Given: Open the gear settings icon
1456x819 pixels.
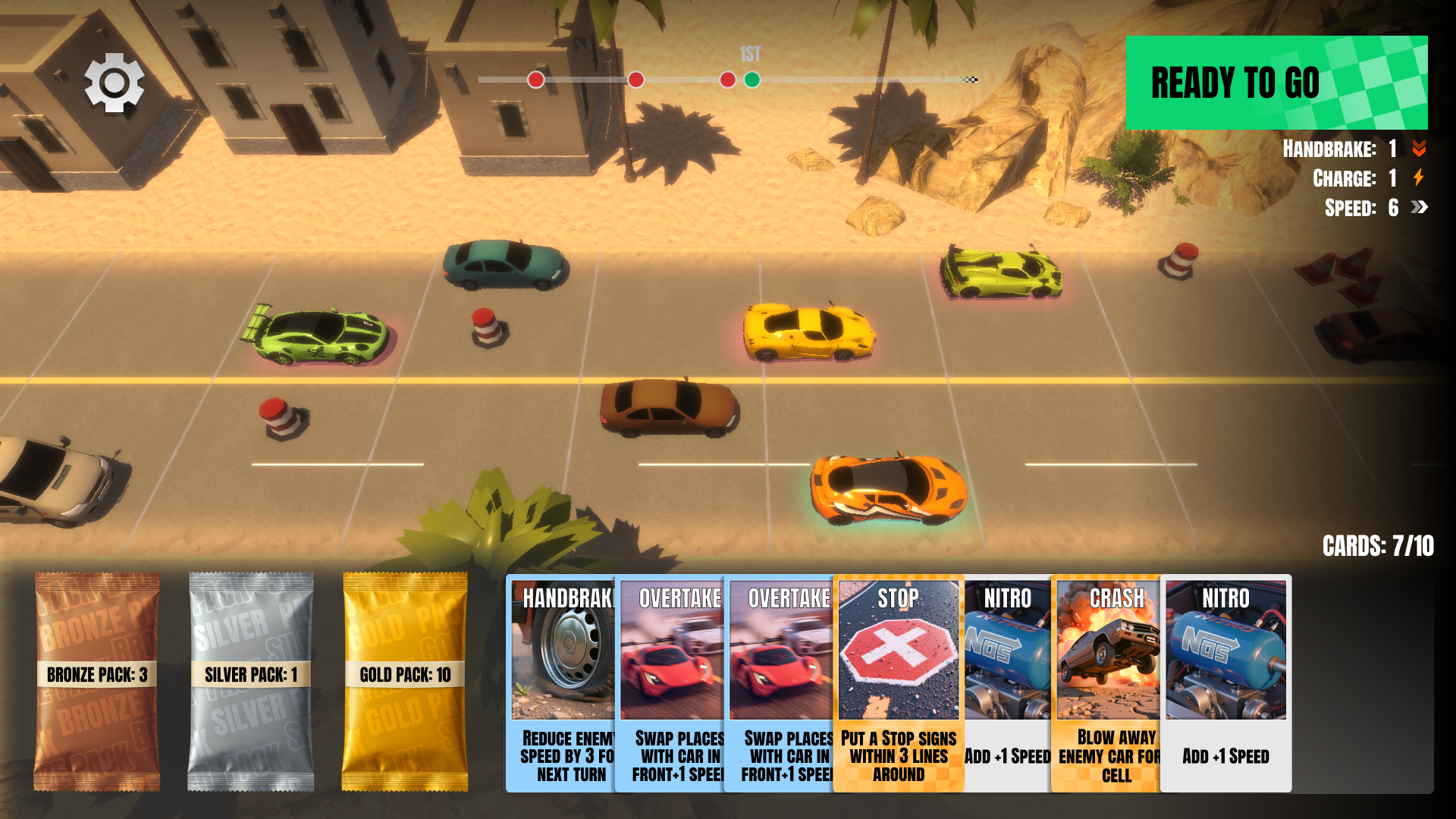Looking at the screenshot, I should point(114,83).
